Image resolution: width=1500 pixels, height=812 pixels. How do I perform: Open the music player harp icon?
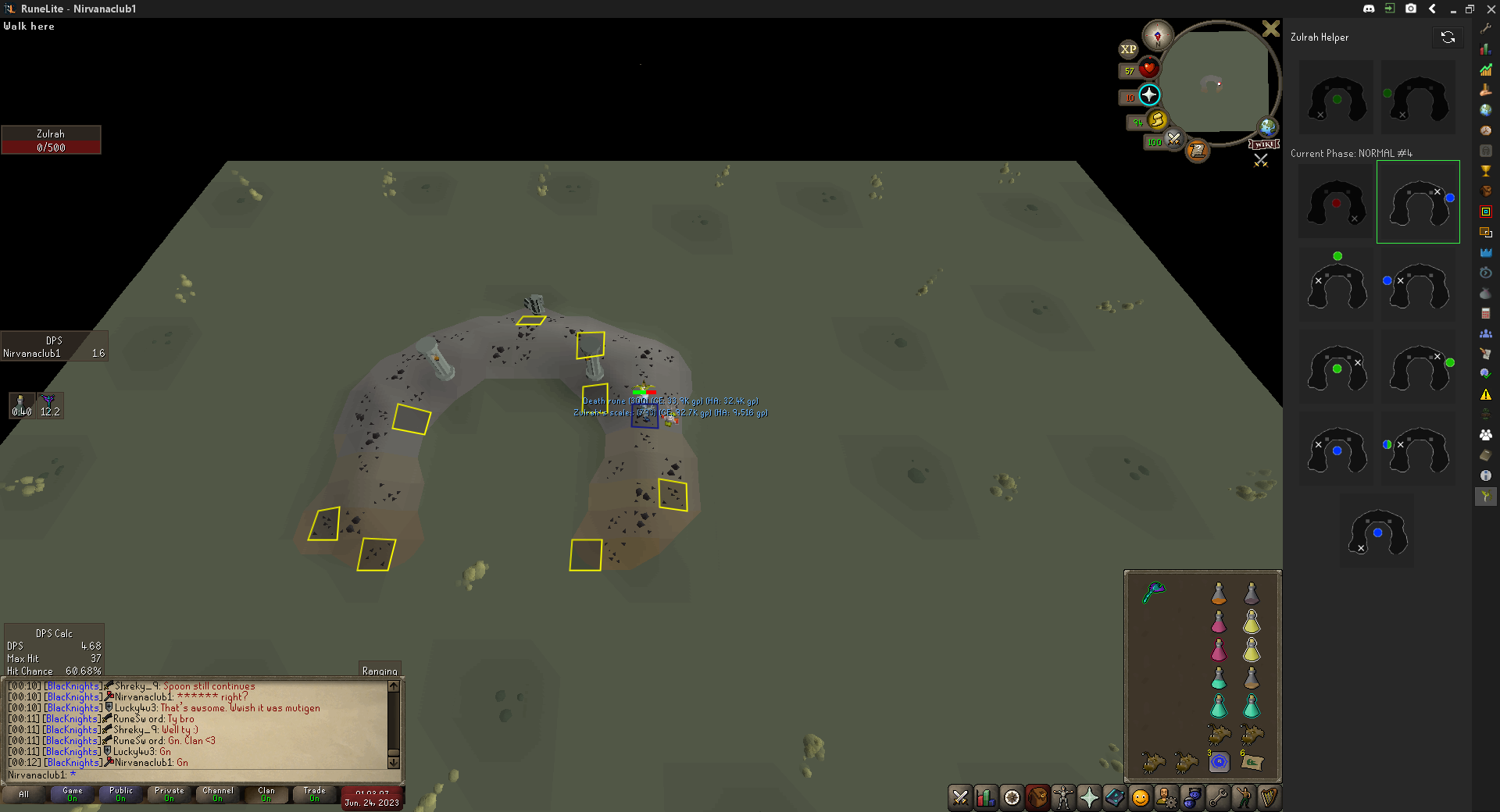[x=1269, y=798]
